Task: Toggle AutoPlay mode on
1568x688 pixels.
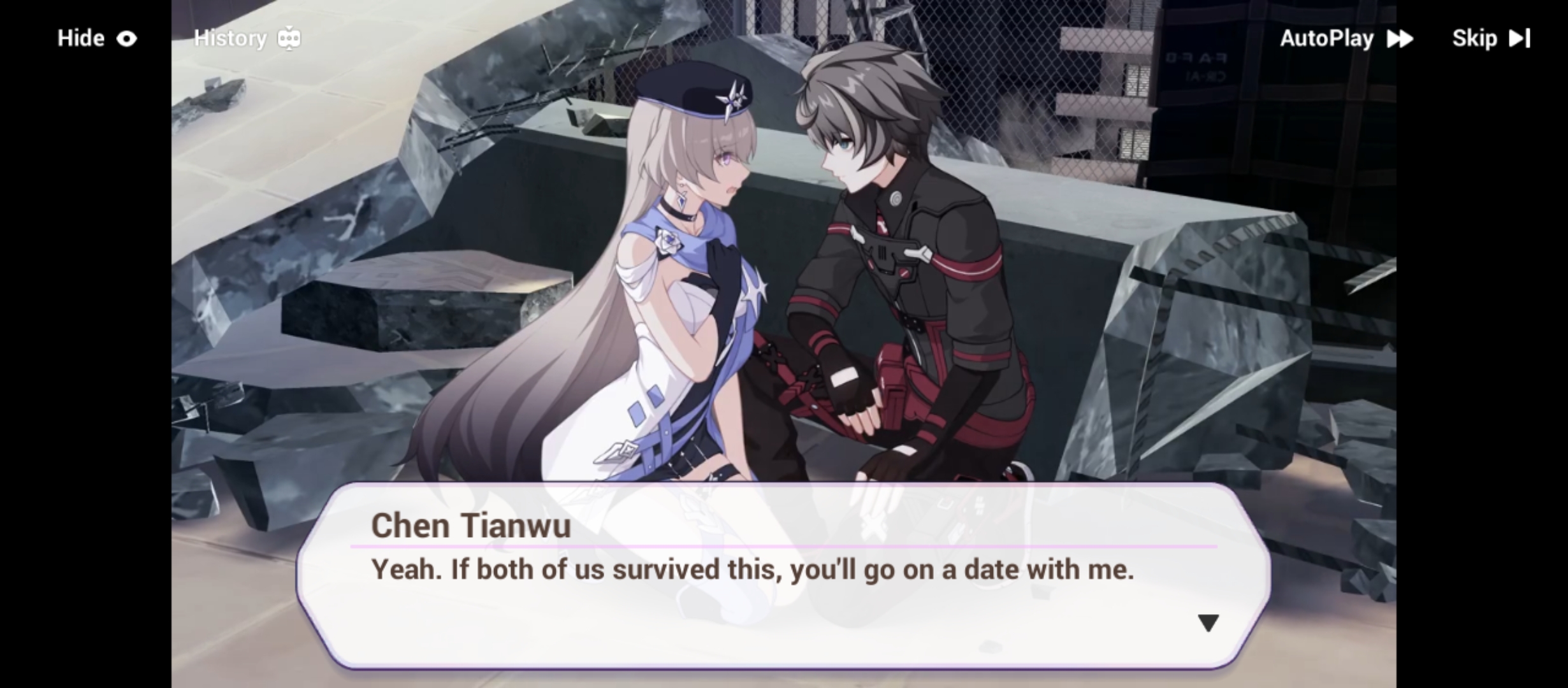Action: pos(1328,38)
